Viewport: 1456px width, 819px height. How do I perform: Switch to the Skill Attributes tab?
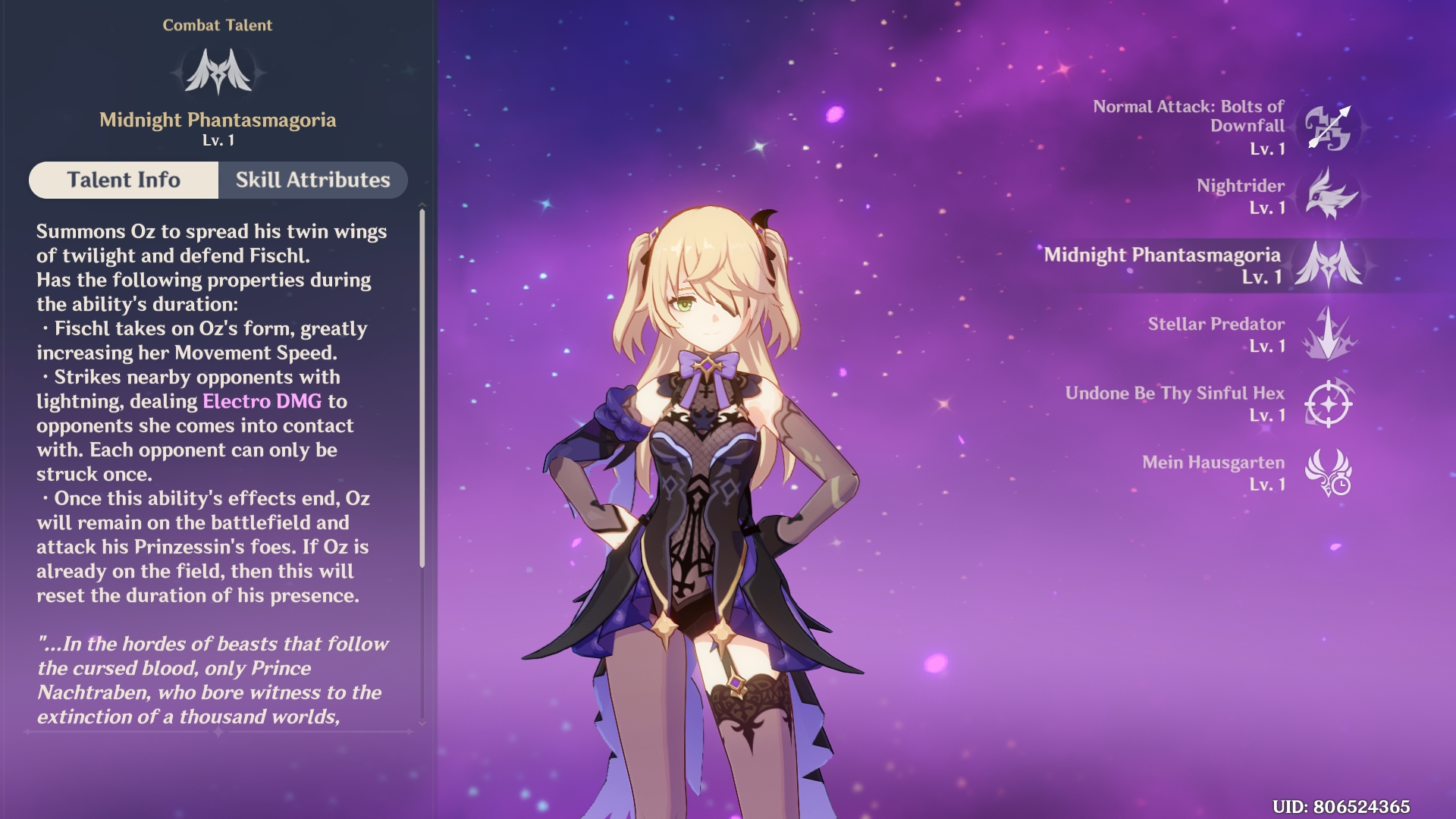[312, 180]
